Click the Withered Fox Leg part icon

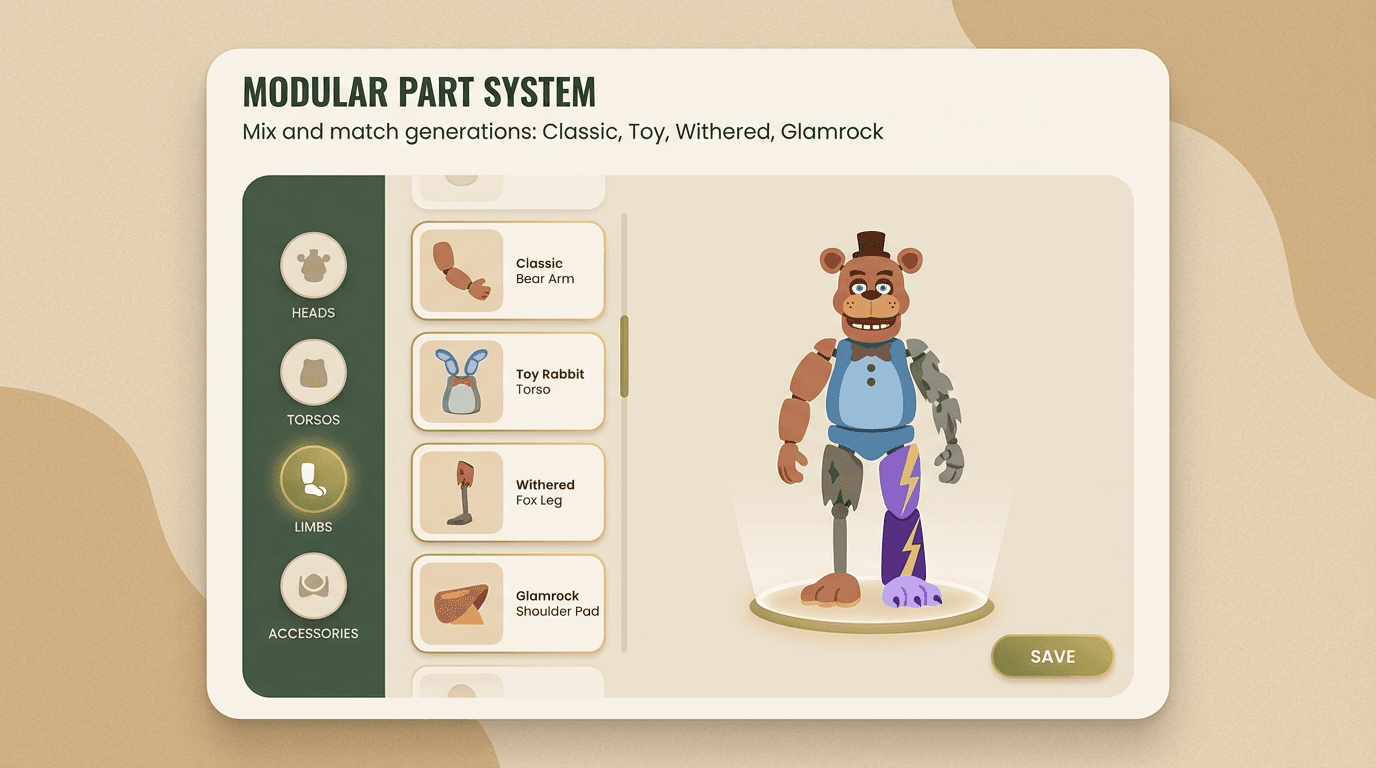click(463, 492)
